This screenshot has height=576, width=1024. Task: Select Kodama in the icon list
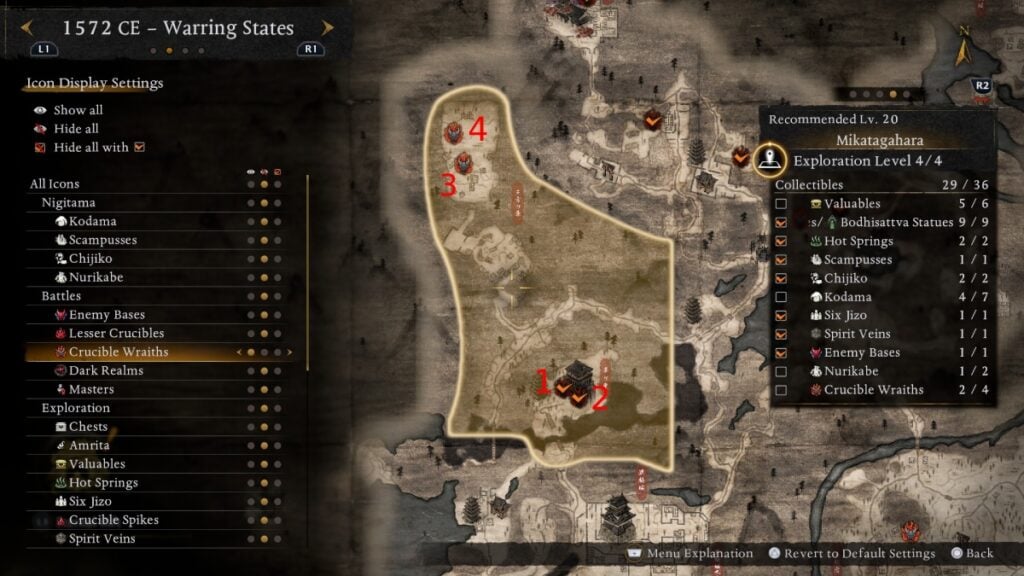tap(92, 221)
